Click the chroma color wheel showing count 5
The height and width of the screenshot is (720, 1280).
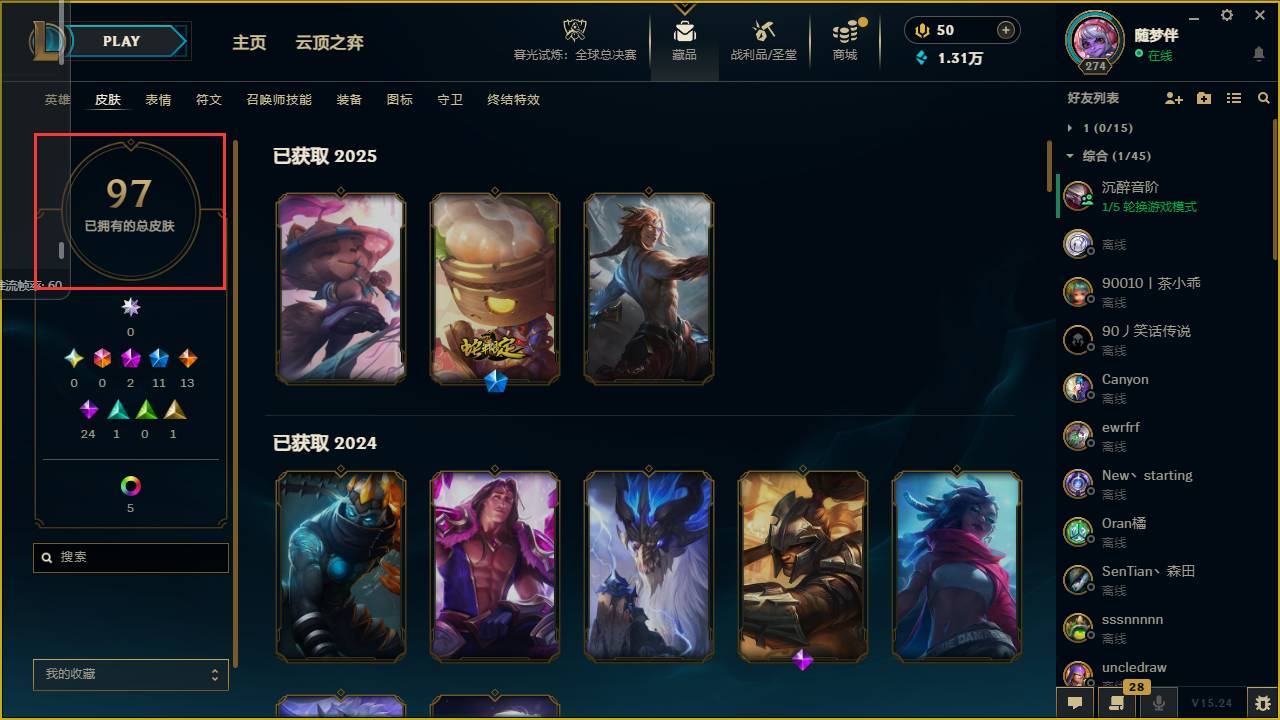tap(130, 487)
